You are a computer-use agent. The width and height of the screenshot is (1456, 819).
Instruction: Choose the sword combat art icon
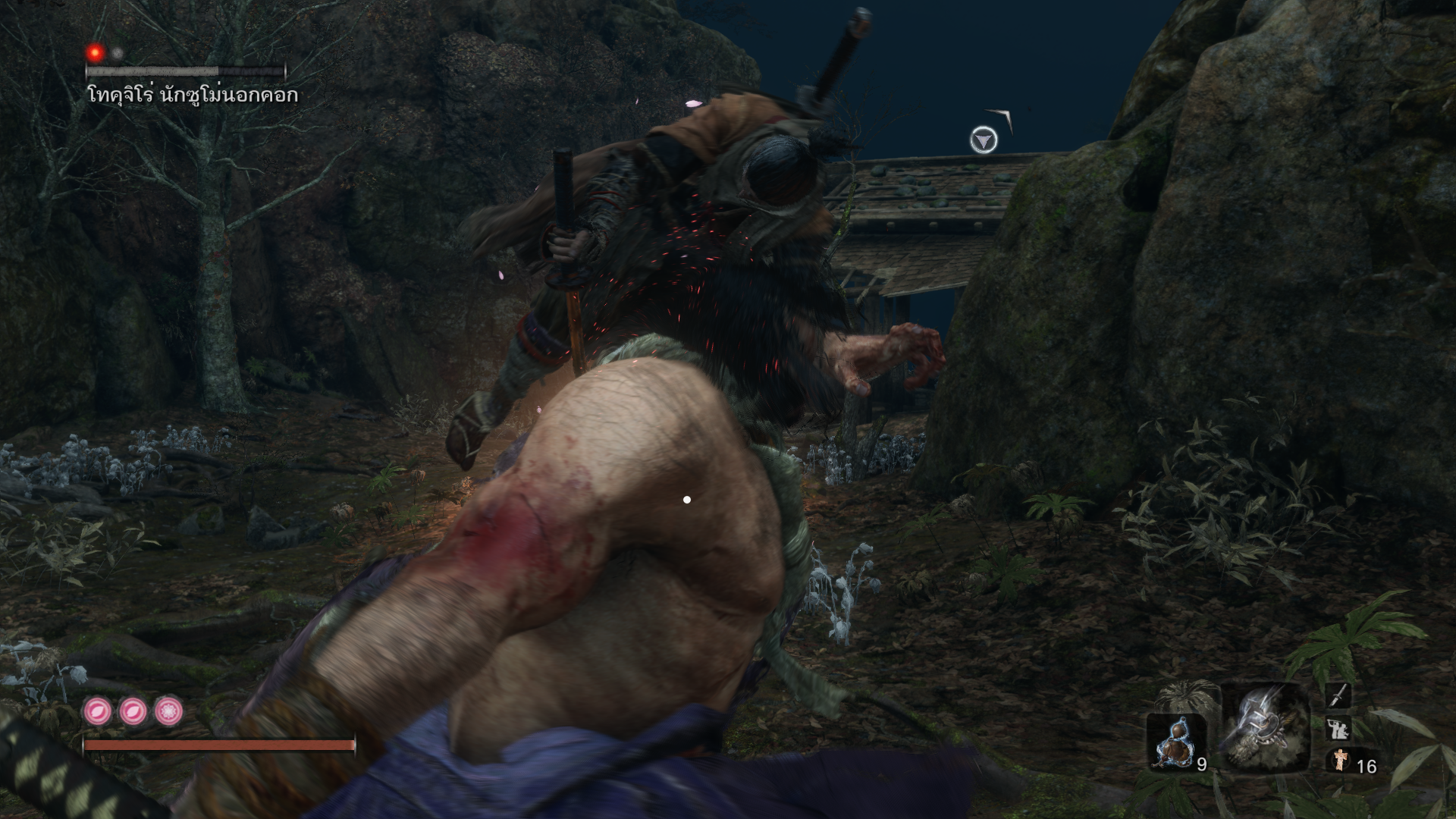pos(1338,695)
